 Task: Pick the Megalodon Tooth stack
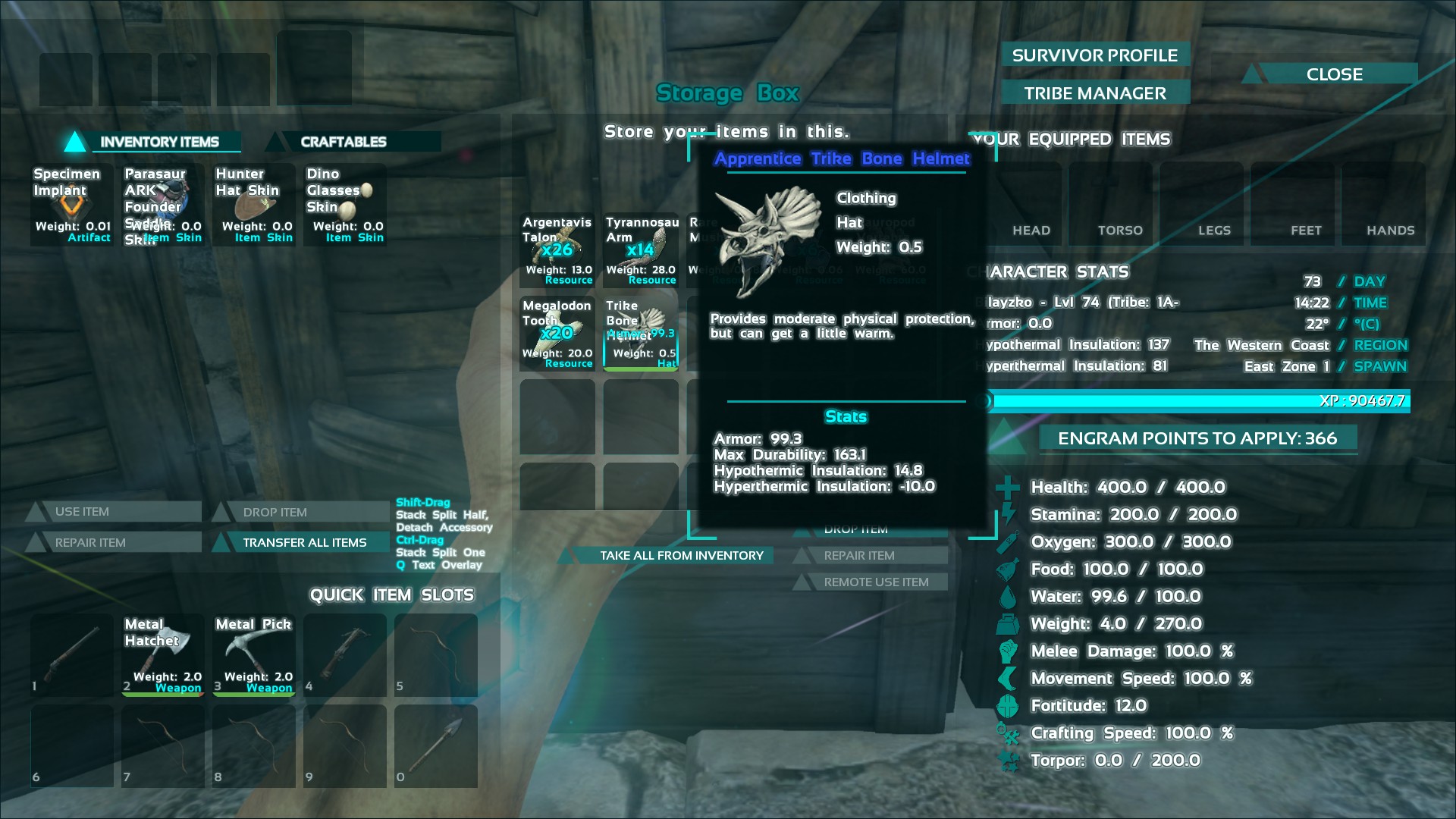coord(557,334)
